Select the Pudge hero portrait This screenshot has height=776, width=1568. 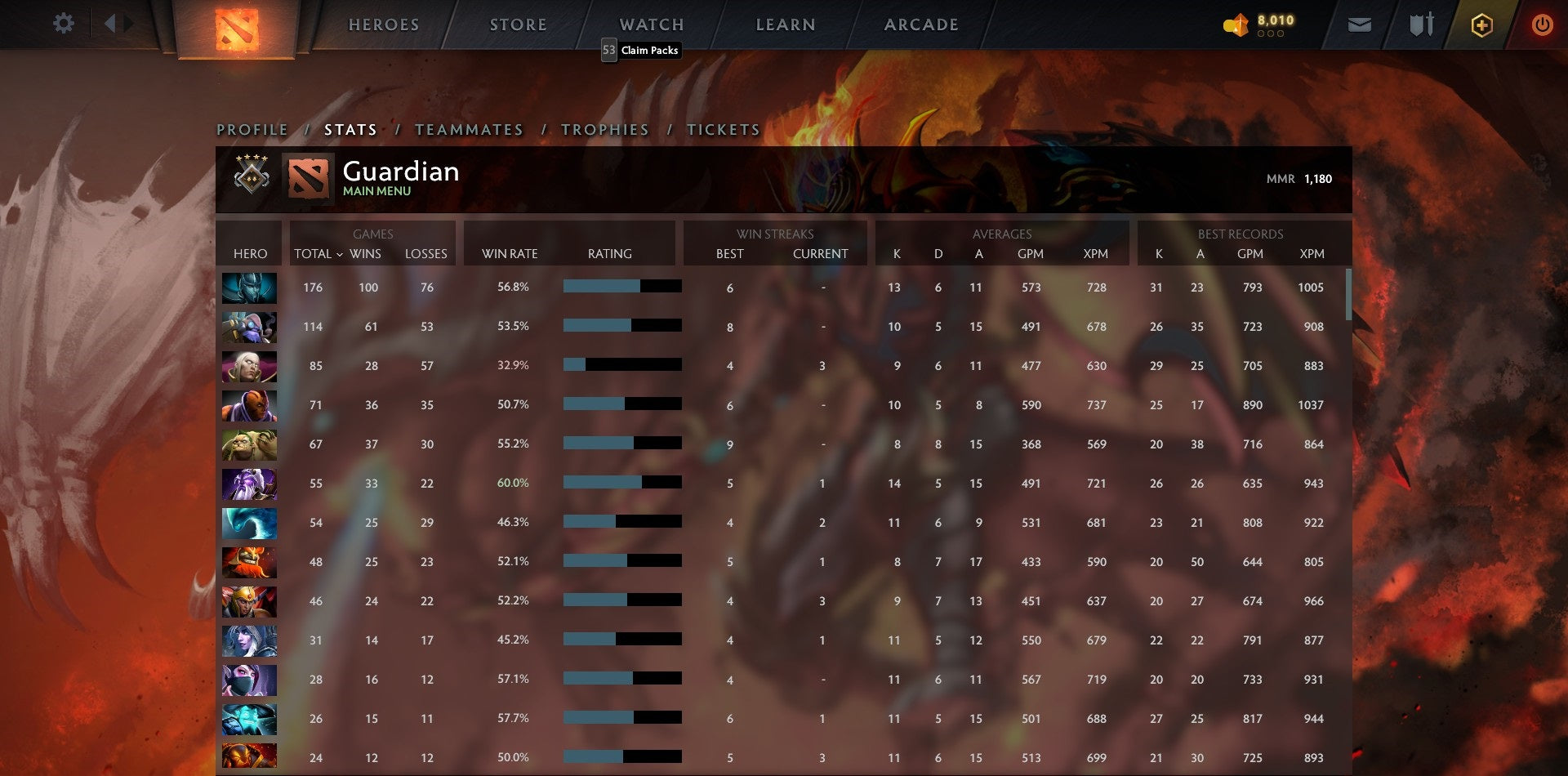(249, 444)
